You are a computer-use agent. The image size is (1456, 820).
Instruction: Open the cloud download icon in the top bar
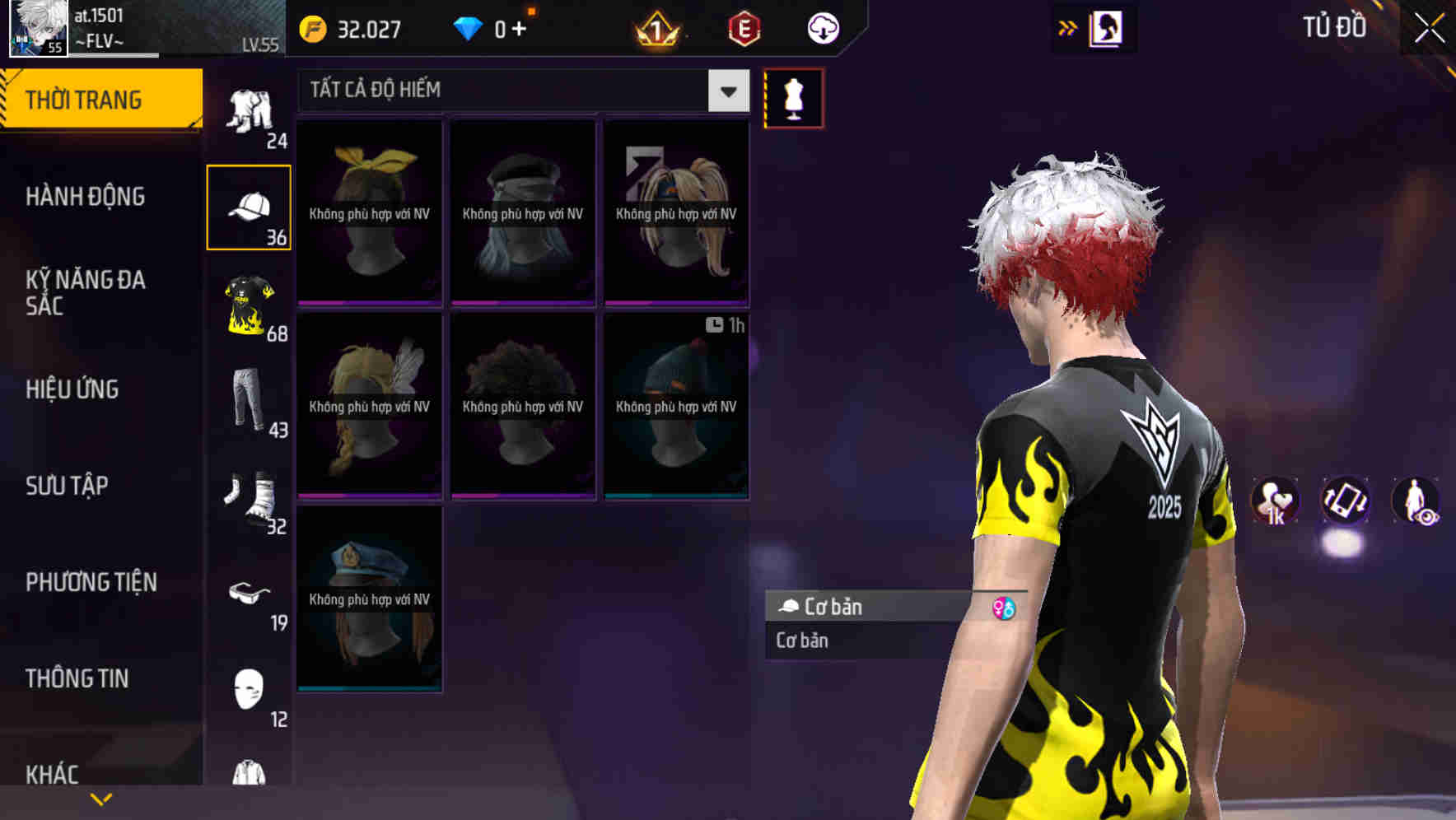tap(822, 27)
